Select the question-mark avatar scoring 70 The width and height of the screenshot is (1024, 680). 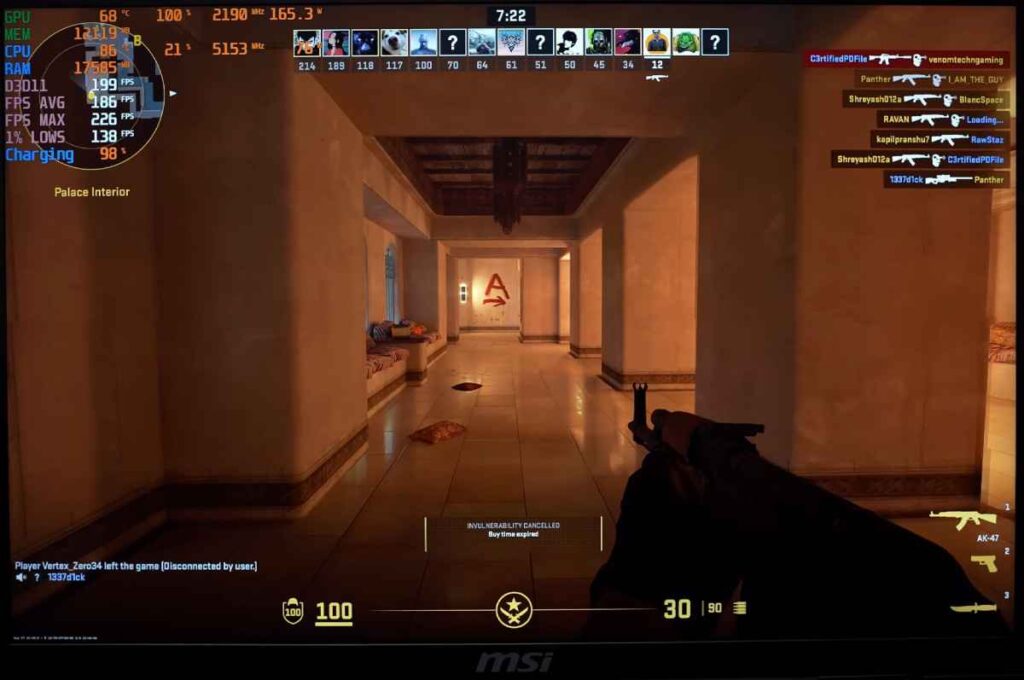pos(452,42)
